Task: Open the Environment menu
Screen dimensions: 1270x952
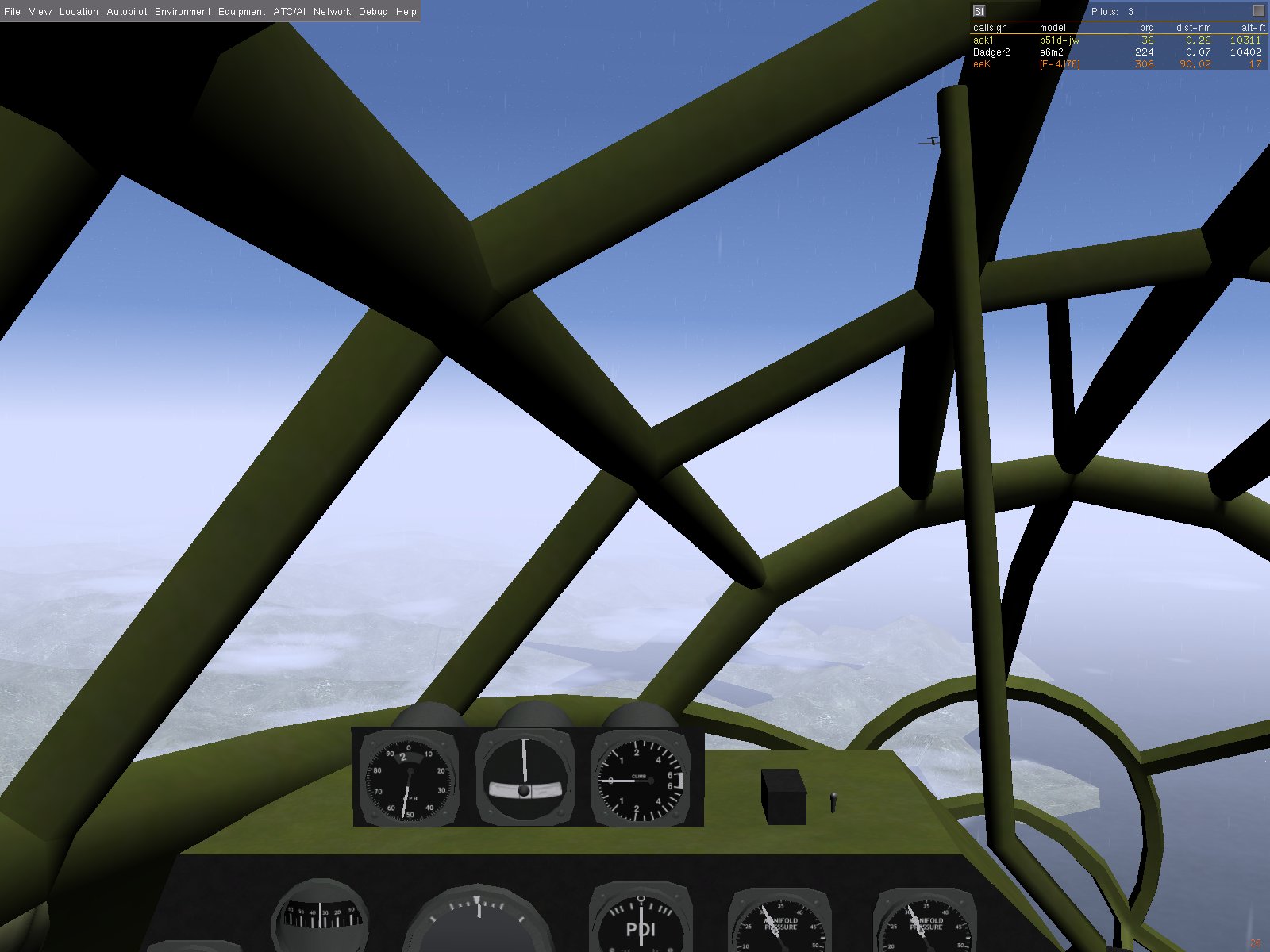Action: (183, 12)
